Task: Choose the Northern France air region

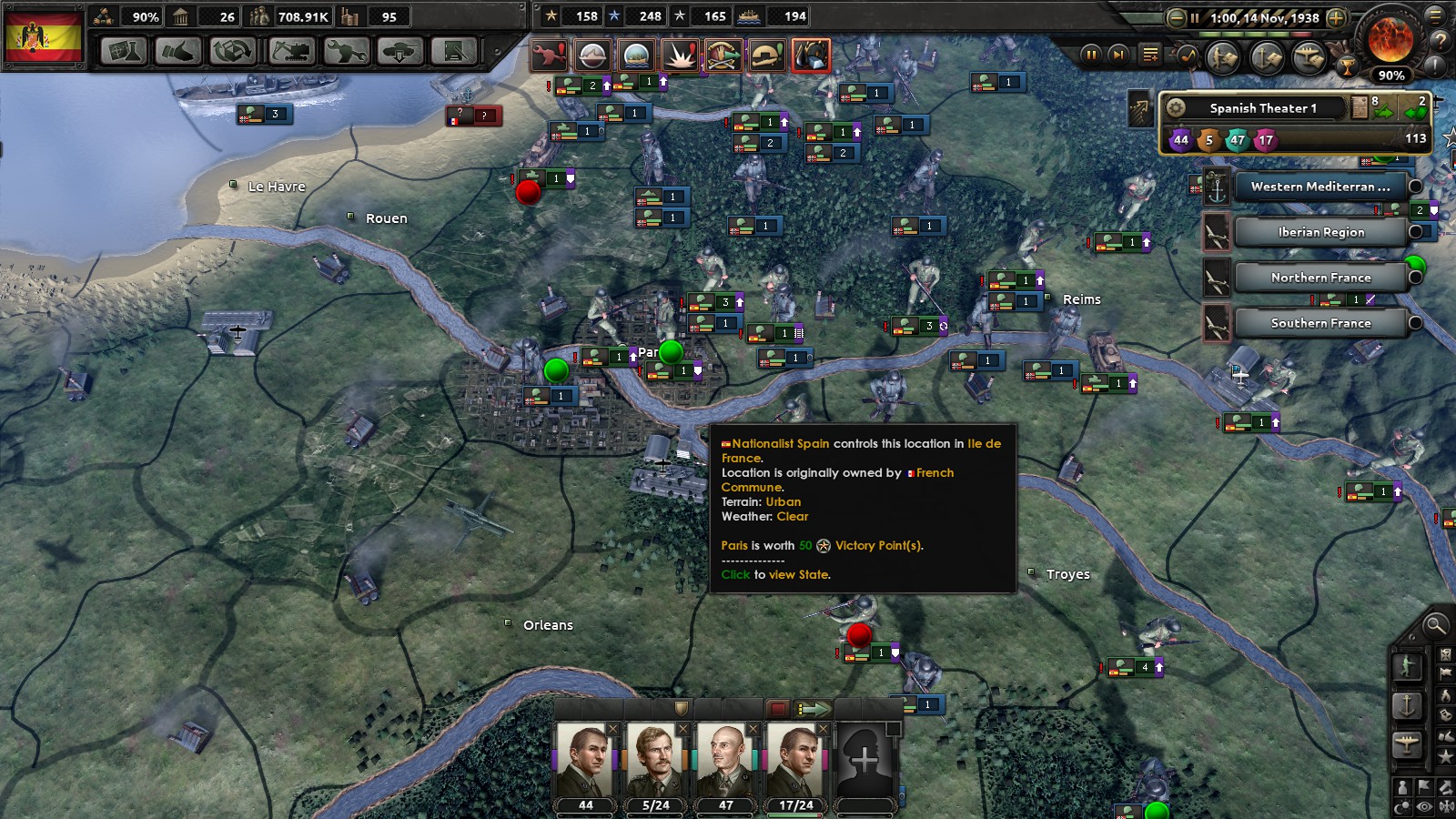Action: click(1319, 278)
